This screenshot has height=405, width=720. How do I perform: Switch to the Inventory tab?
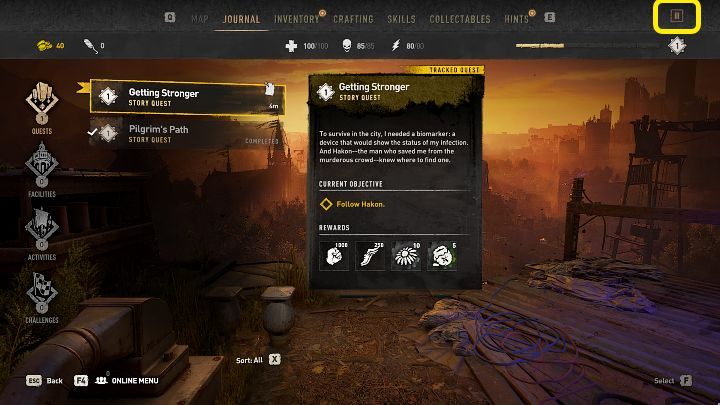pyautogui.click(x=296, y=18)
